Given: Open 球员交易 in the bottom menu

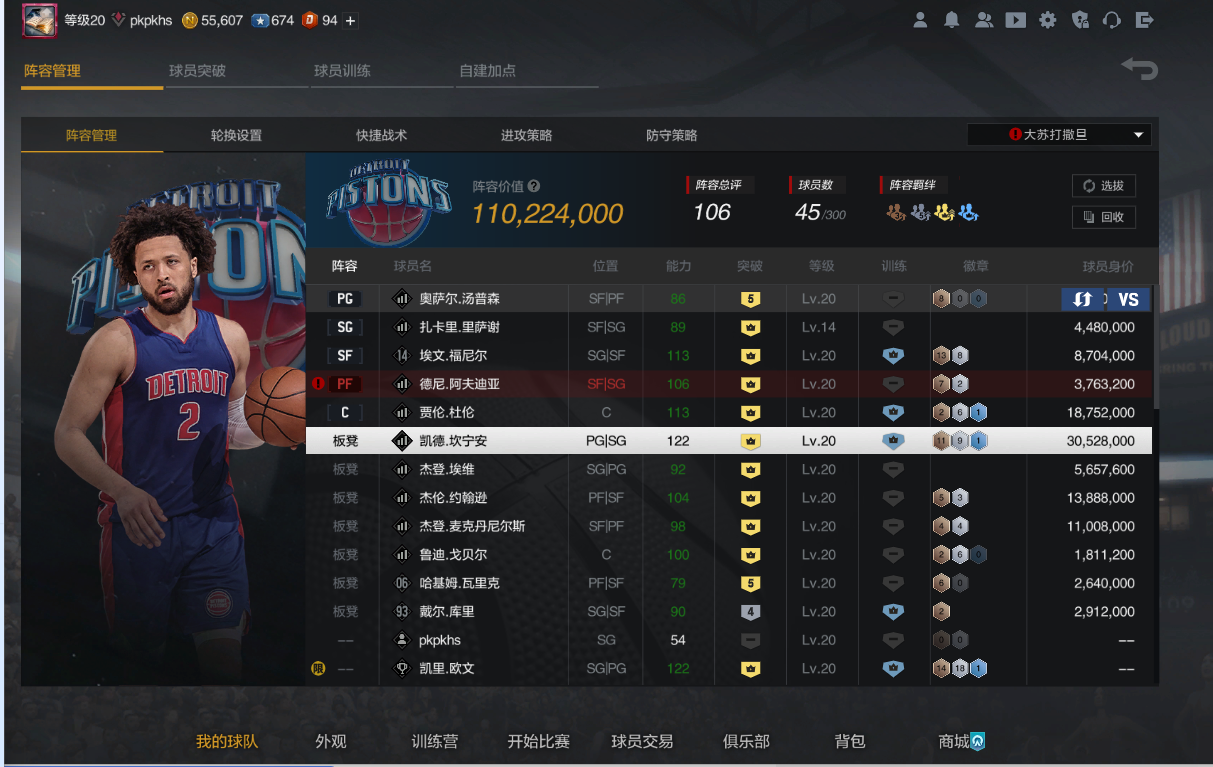Looking at the screenshot, I should coord(642,741).
